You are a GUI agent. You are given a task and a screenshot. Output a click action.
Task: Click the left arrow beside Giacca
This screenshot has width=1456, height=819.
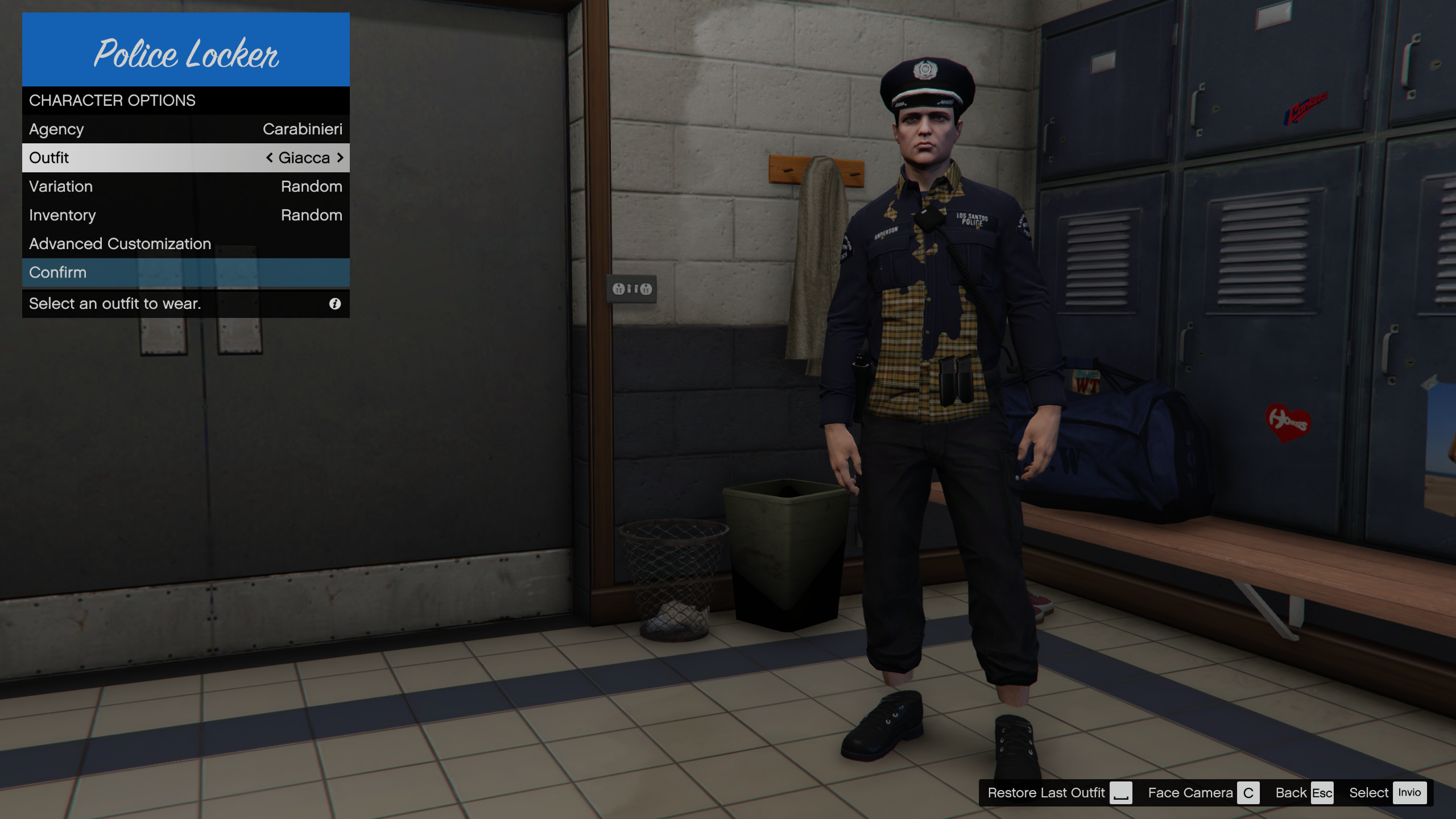[x=270, y=158]
